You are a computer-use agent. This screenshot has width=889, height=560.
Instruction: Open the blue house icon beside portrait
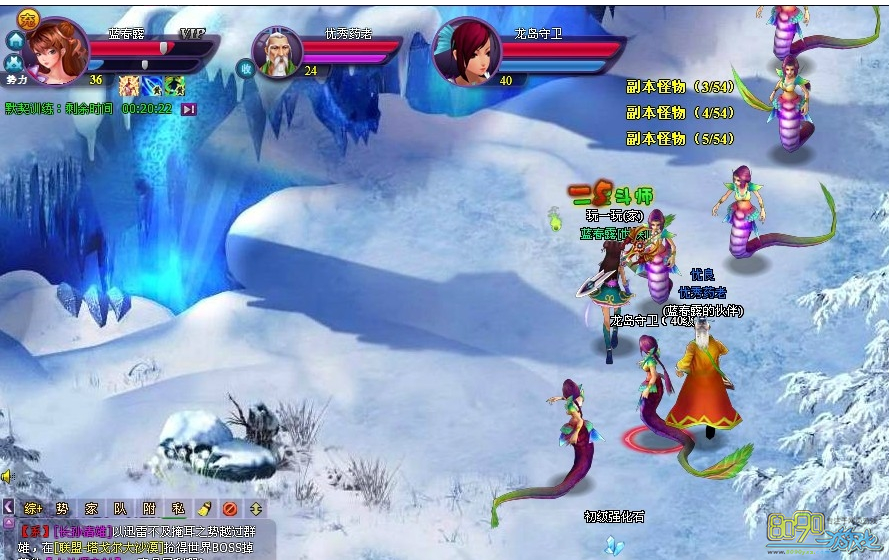[x=15, y=40]
